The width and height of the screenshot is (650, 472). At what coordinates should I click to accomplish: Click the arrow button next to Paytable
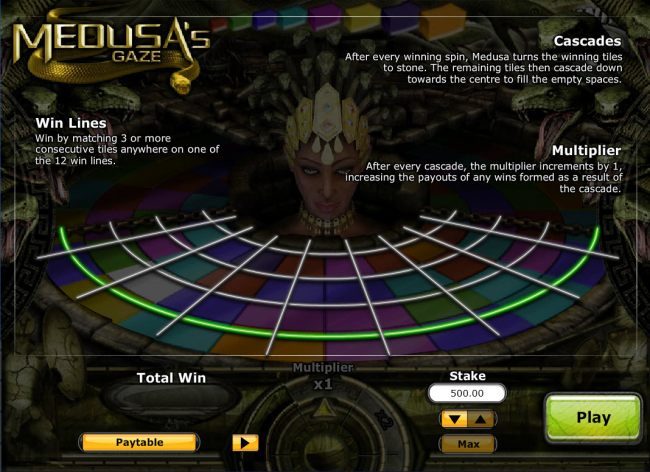245,441
